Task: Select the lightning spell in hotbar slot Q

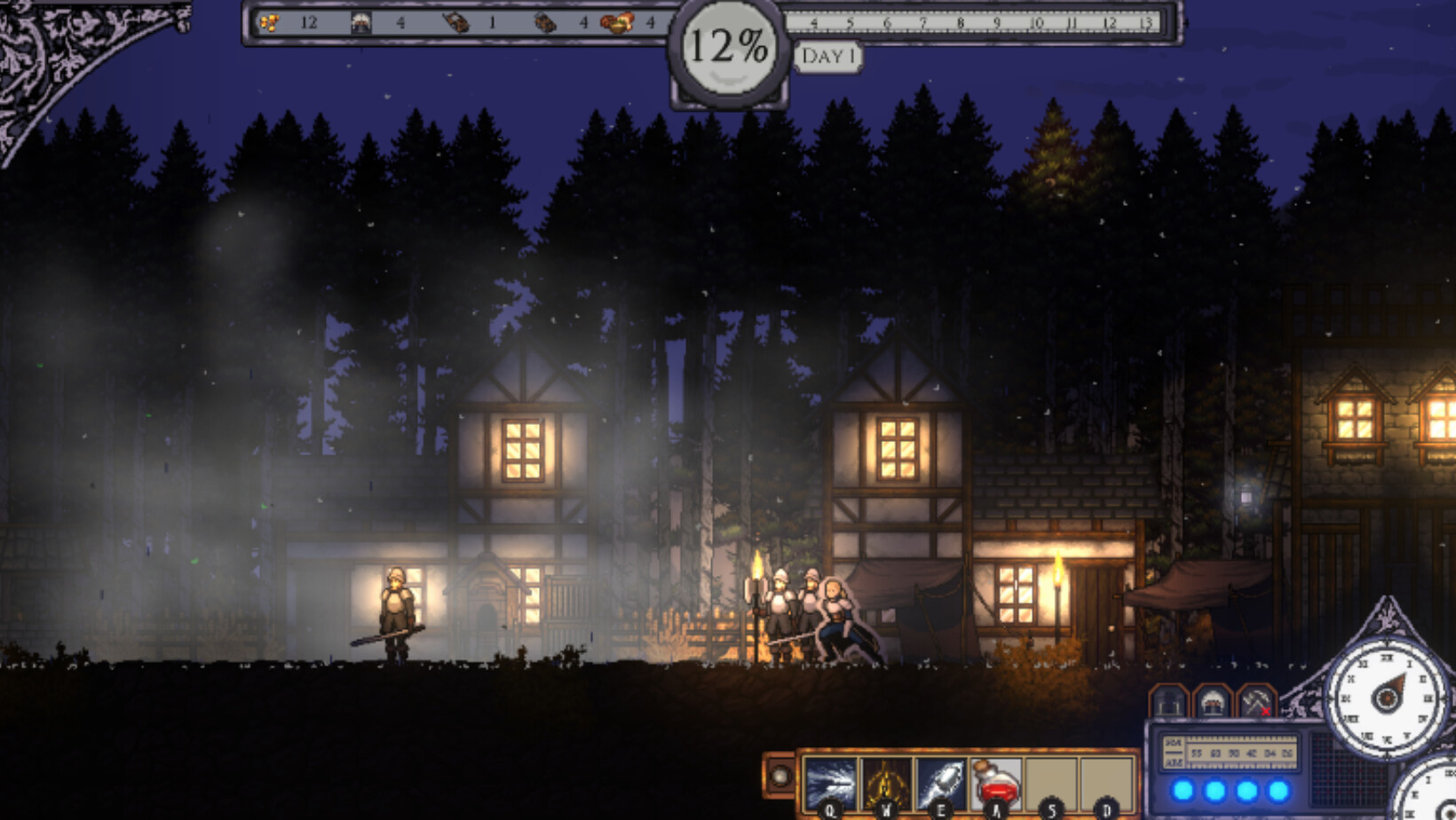Action: pos(830,779)
